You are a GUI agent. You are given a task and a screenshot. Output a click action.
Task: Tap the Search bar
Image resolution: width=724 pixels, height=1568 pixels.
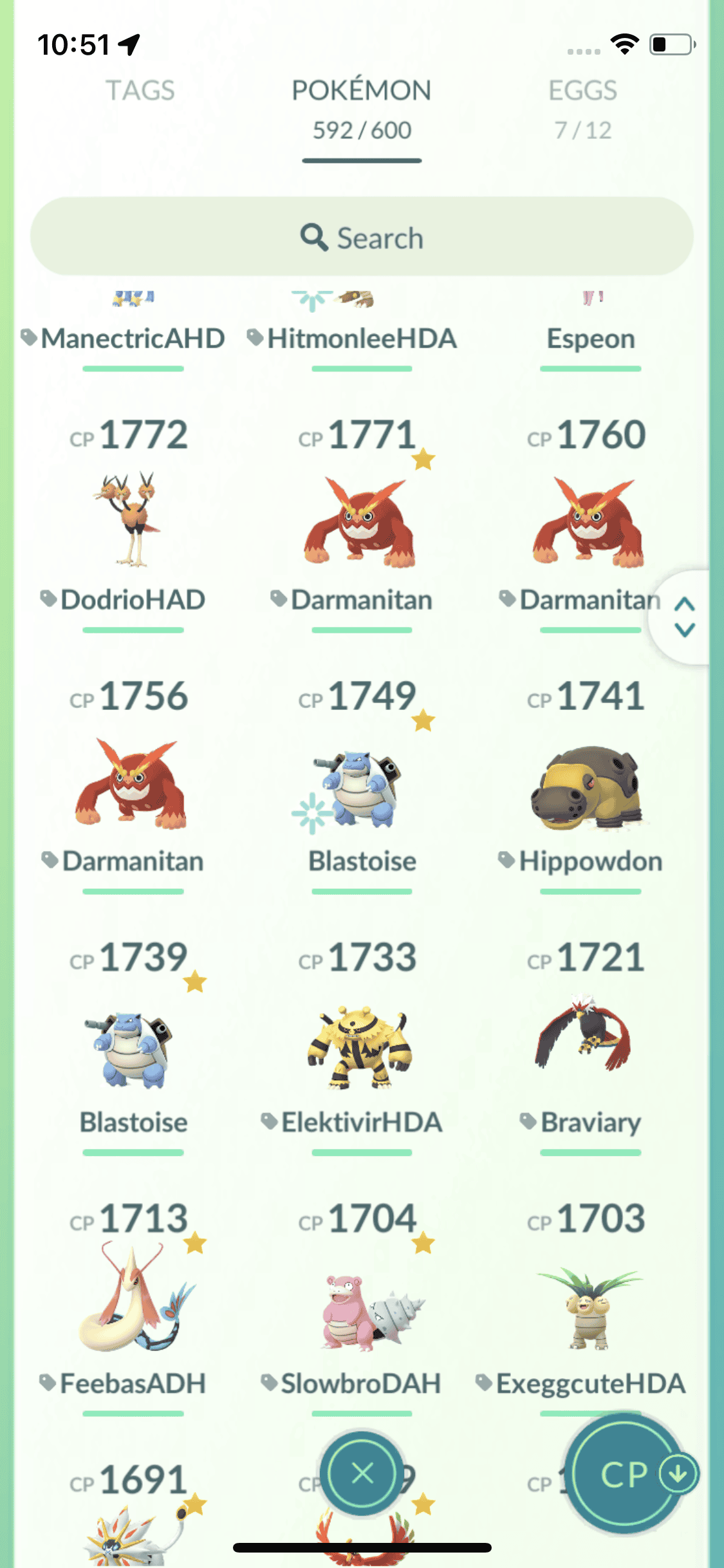coord(362,237)
